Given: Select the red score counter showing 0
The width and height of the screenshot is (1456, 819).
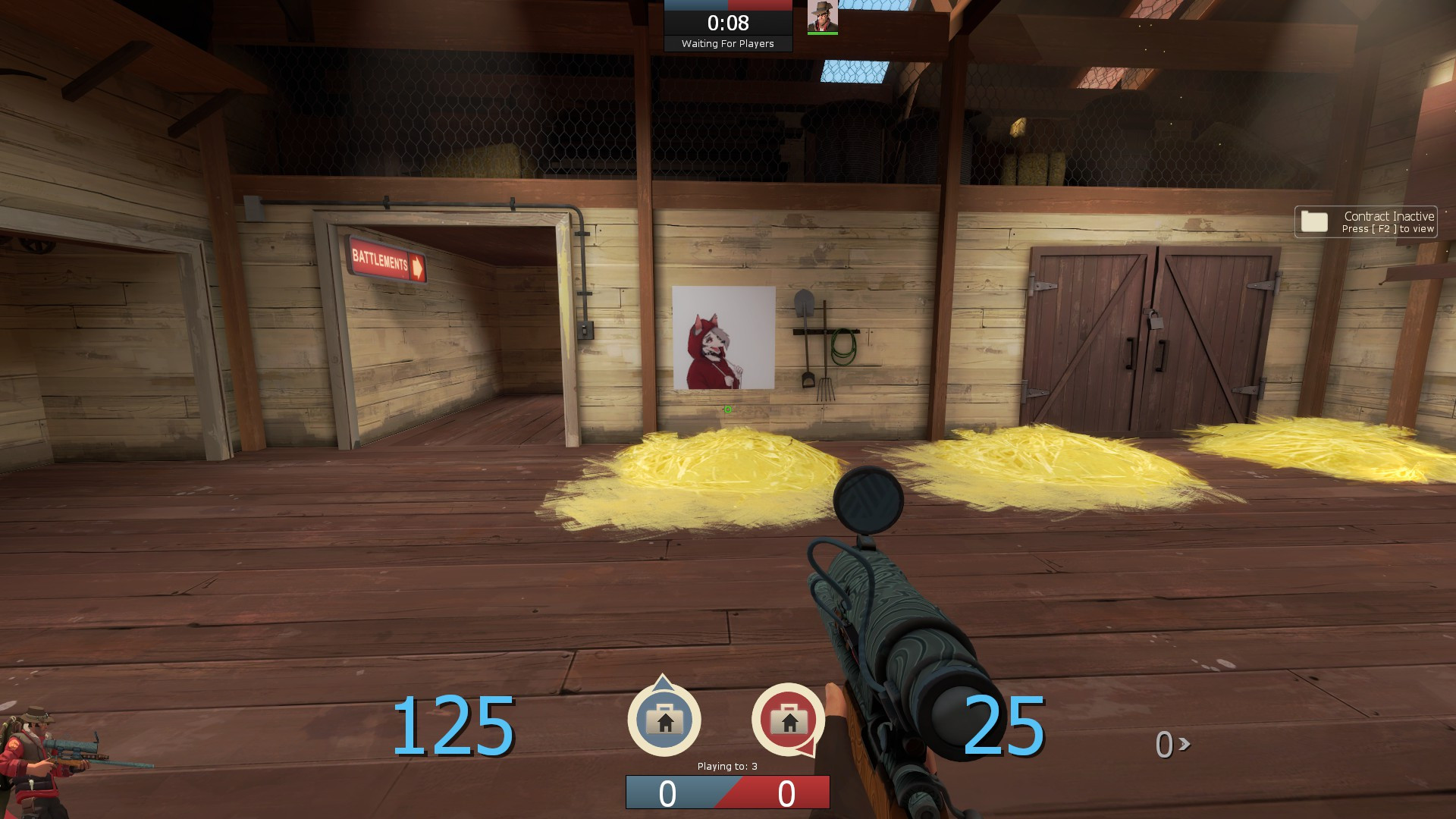Looking at the screenshot, I should click(786, 793).
